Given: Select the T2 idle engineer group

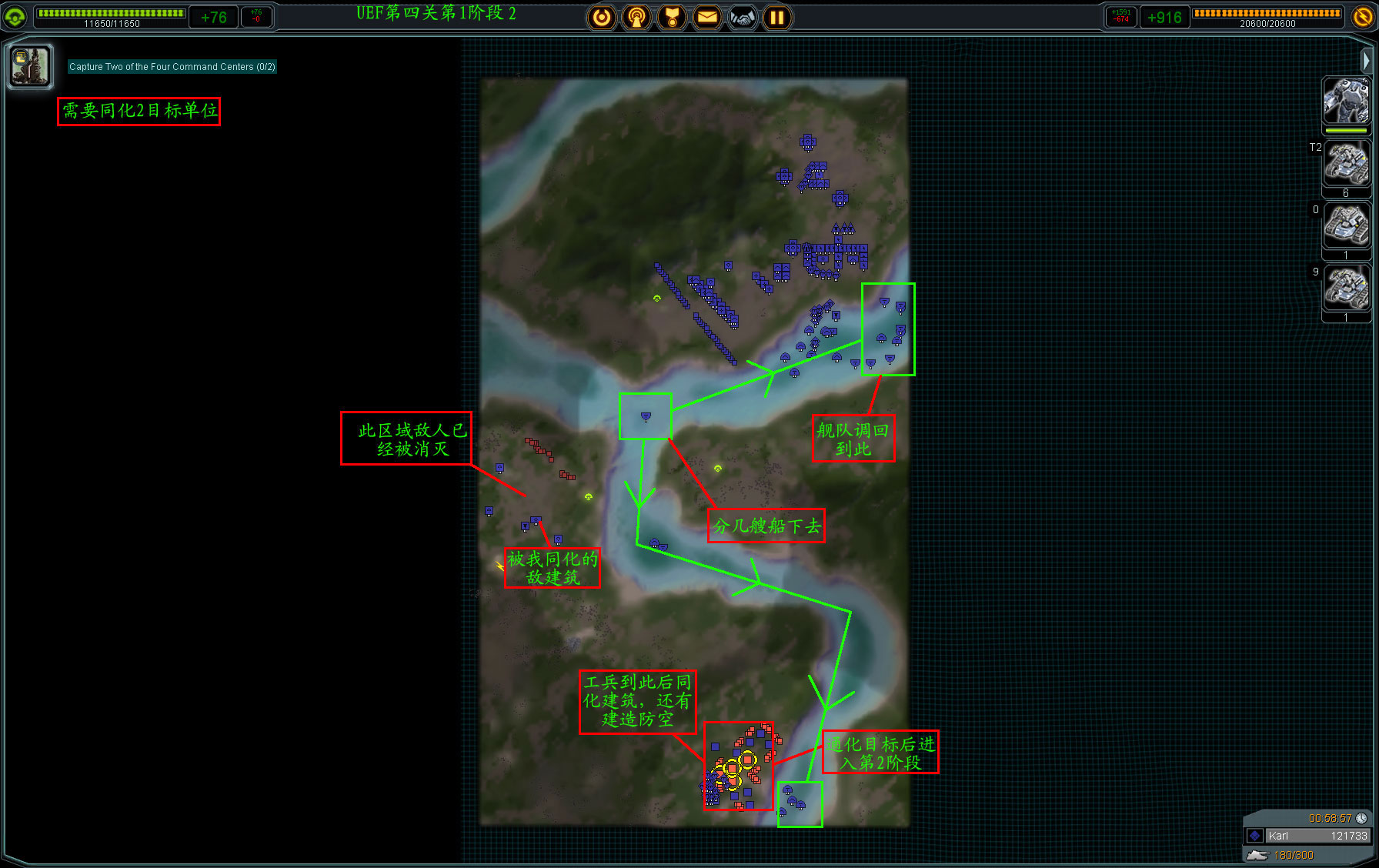Looking at the screenshot, I should (x=1346, y=165).
